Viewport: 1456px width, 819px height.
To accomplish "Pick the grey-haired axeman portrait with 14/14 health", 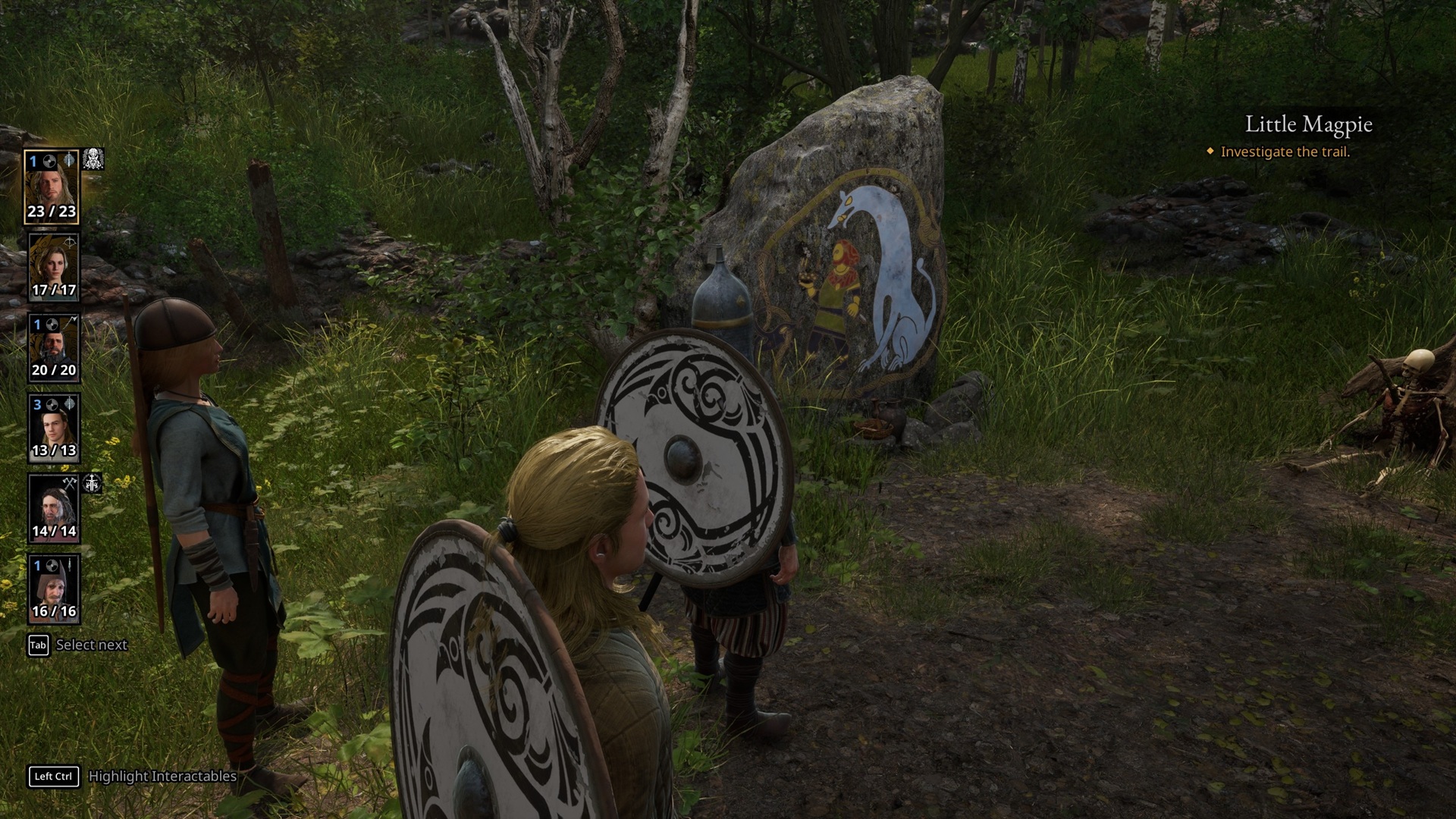I will [53, 509].
